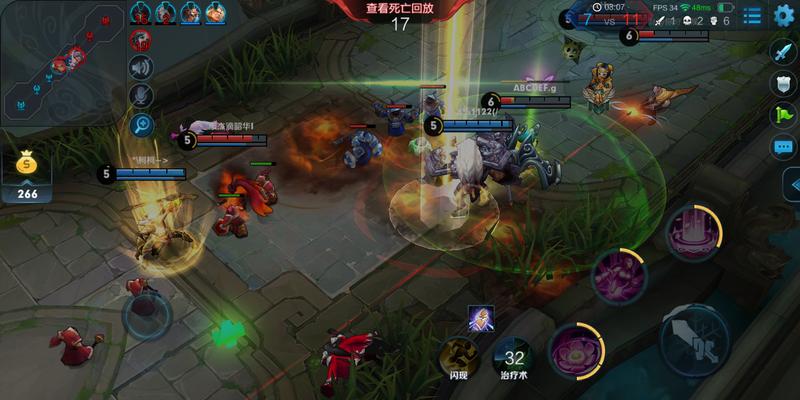
Task: Use the Heal (治疗术) summoner spell
Action: tap(514, 355)
